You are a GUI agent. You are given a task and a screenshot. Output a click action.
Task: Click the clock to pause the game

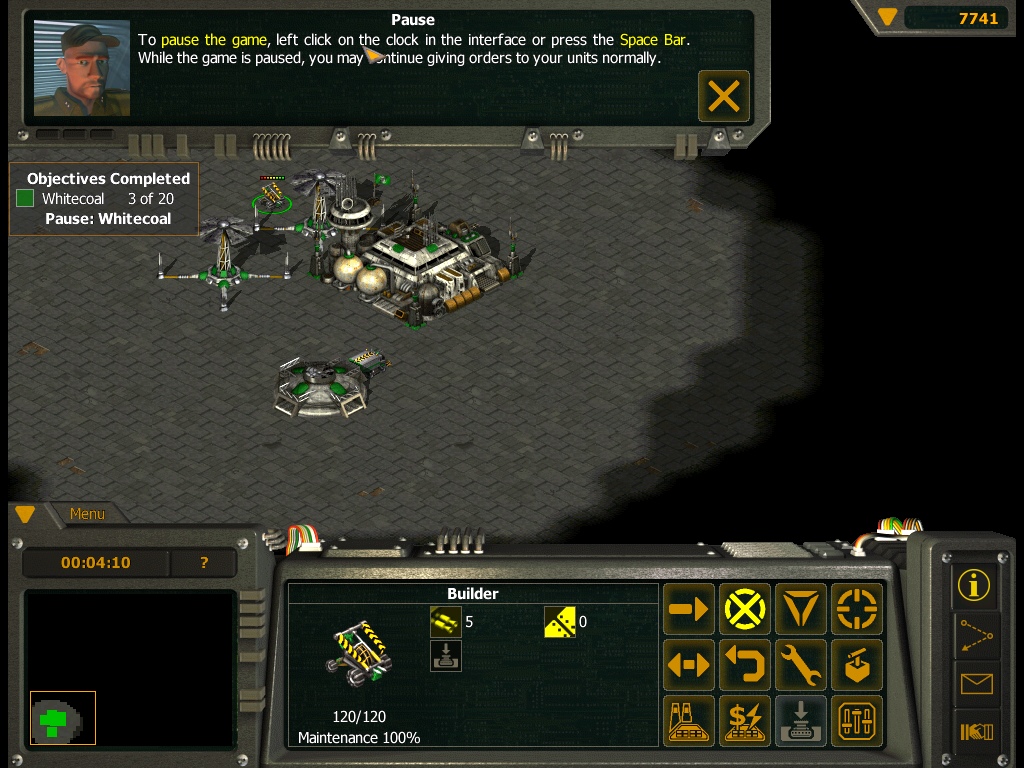96,563
